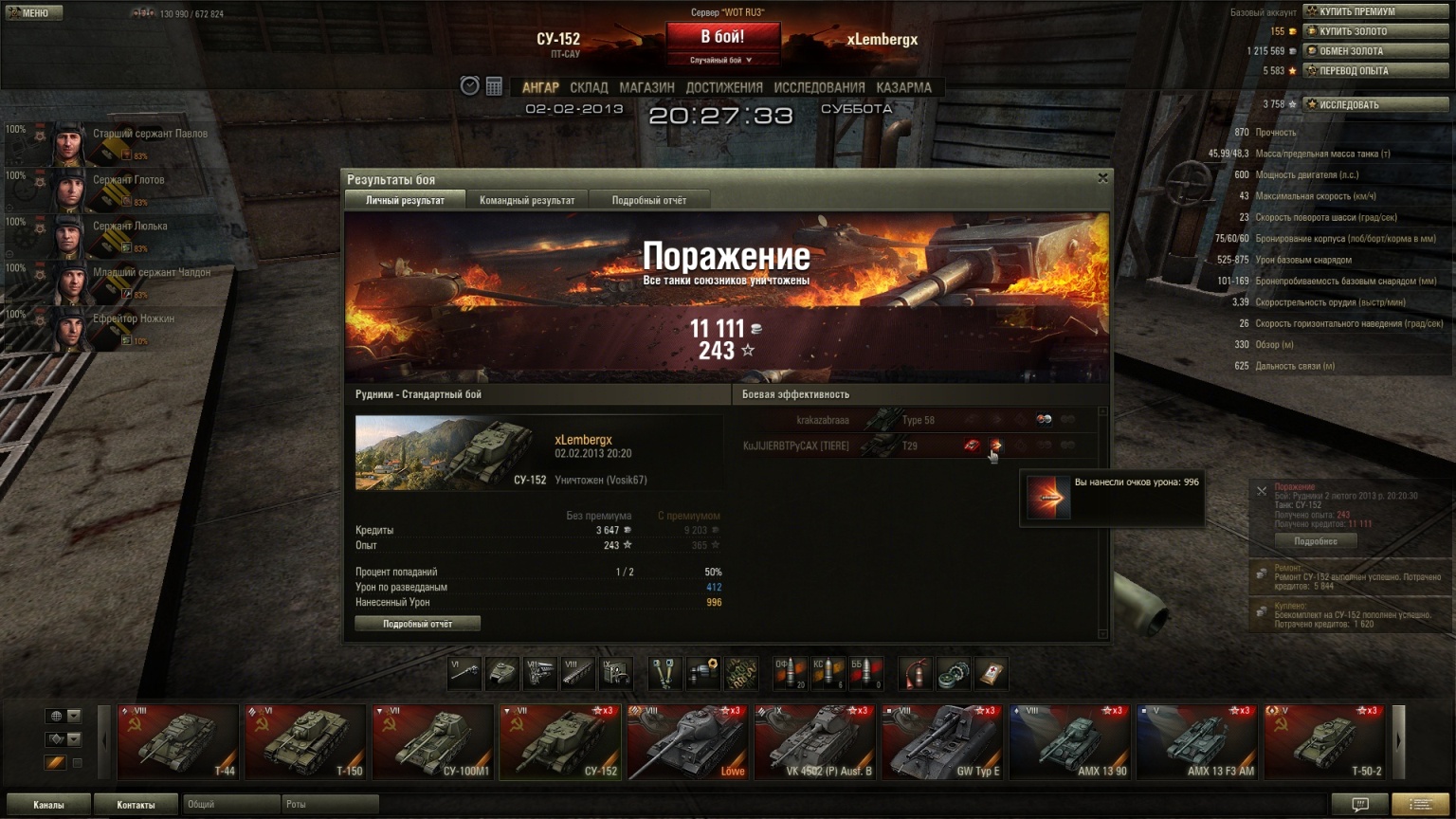Viewport: 1456px width, 819px height.
Task: Click the Подробный отчёт button below stats
Action: (x=417, y=624)
